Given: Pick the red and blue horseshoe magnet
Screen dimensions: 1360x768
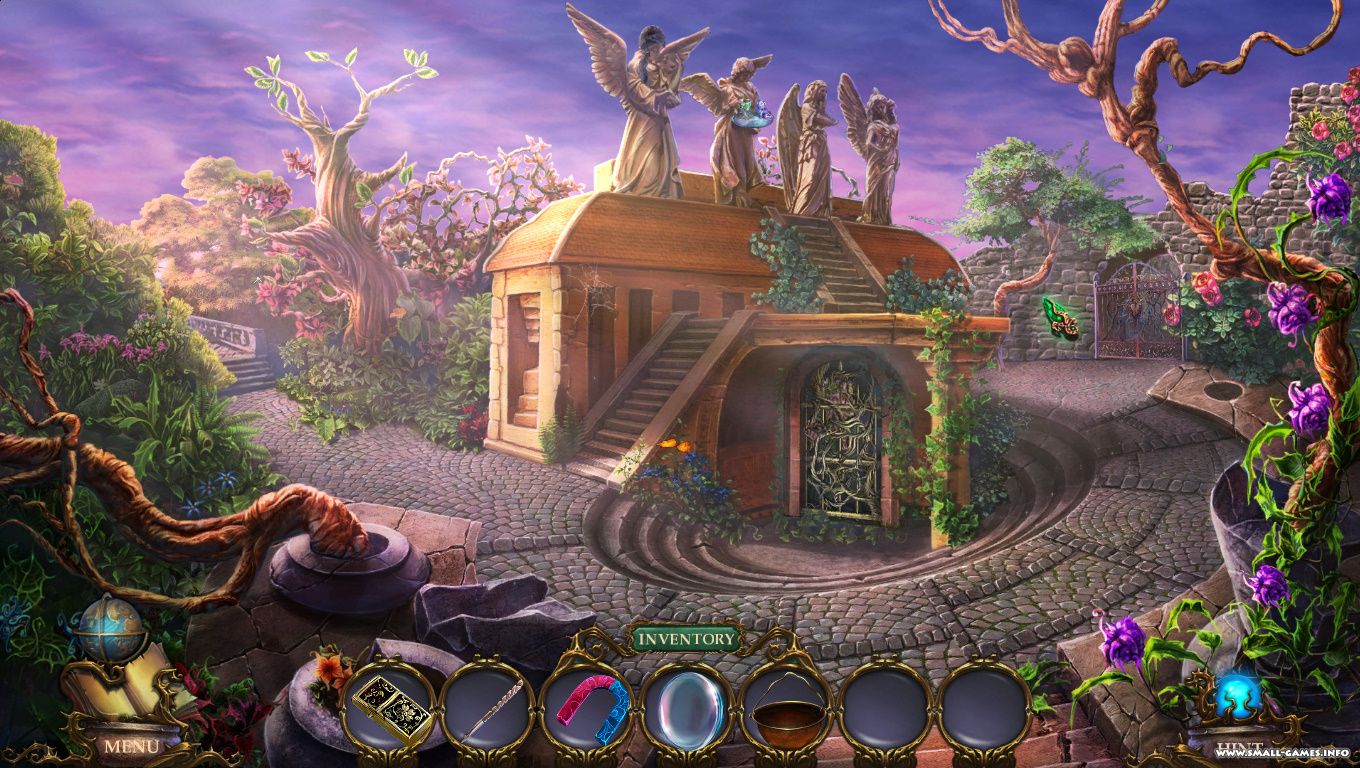Looking at the screenshot, I should point(589,705).
